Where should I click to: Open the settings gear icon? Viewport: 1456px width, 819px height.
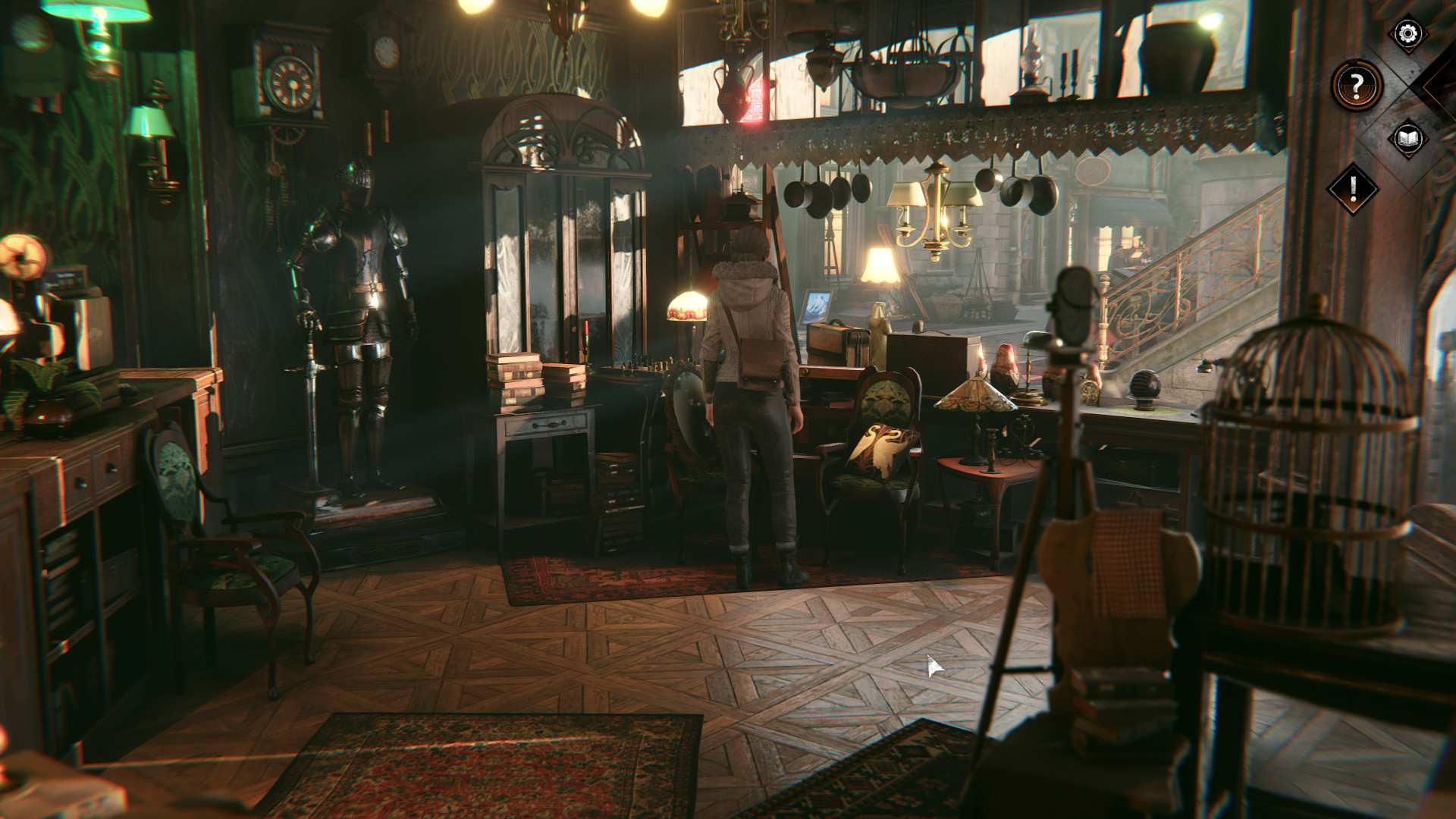point(1408,33)
